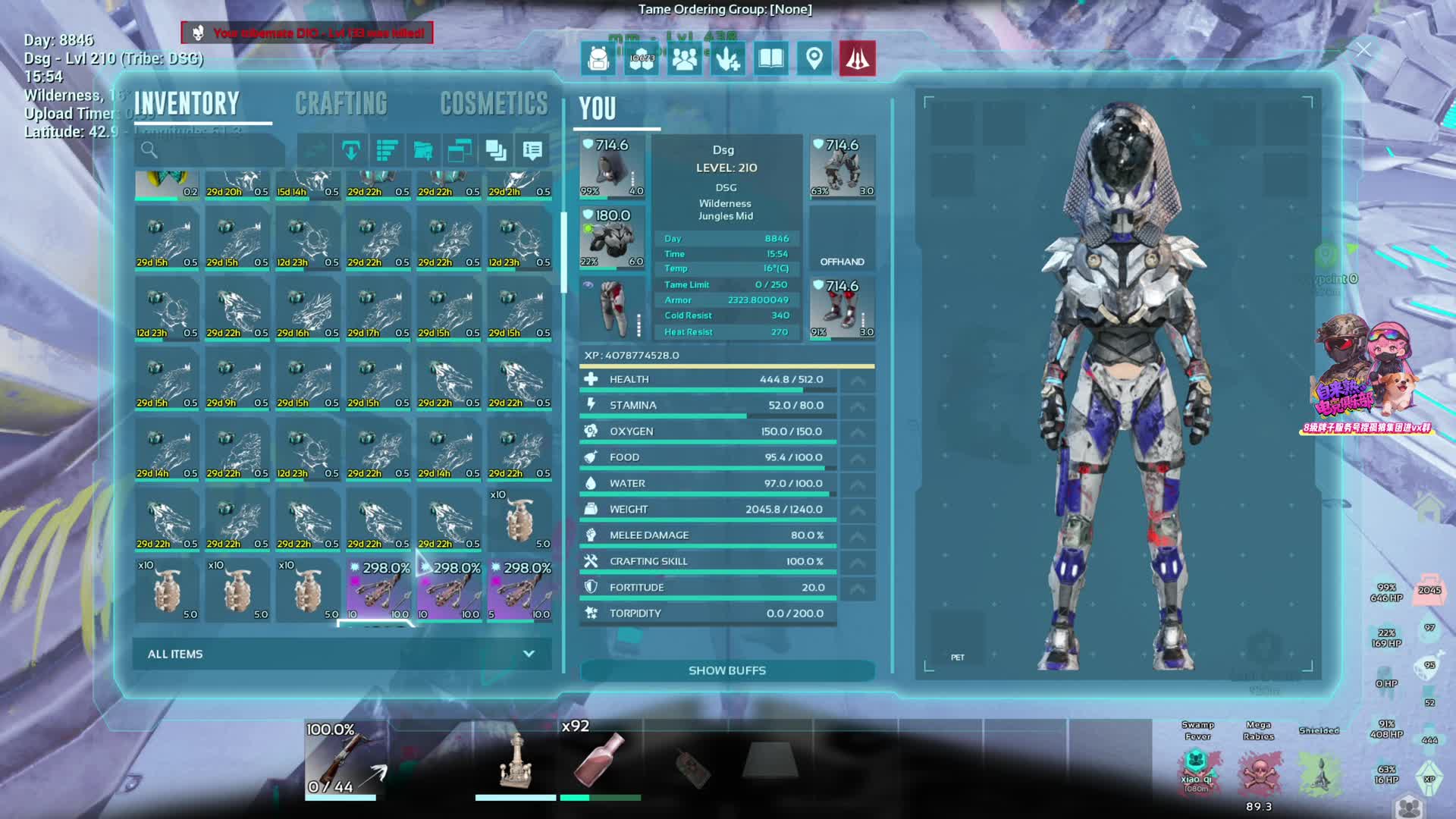
Task: Open the tribe manager people icon
Action: coord(684,58)
